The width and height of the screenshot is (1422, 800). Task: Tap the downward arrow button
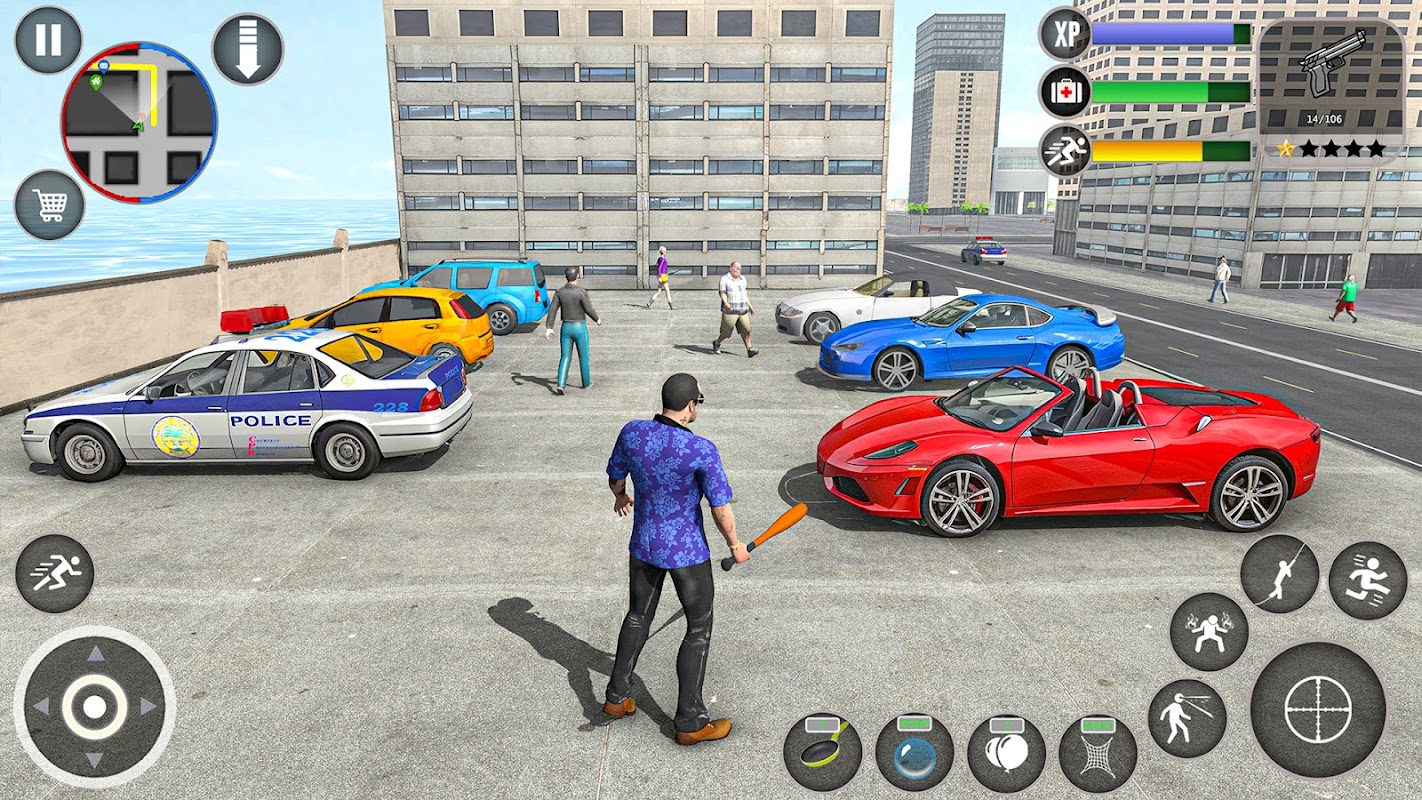tap(247, 49)
